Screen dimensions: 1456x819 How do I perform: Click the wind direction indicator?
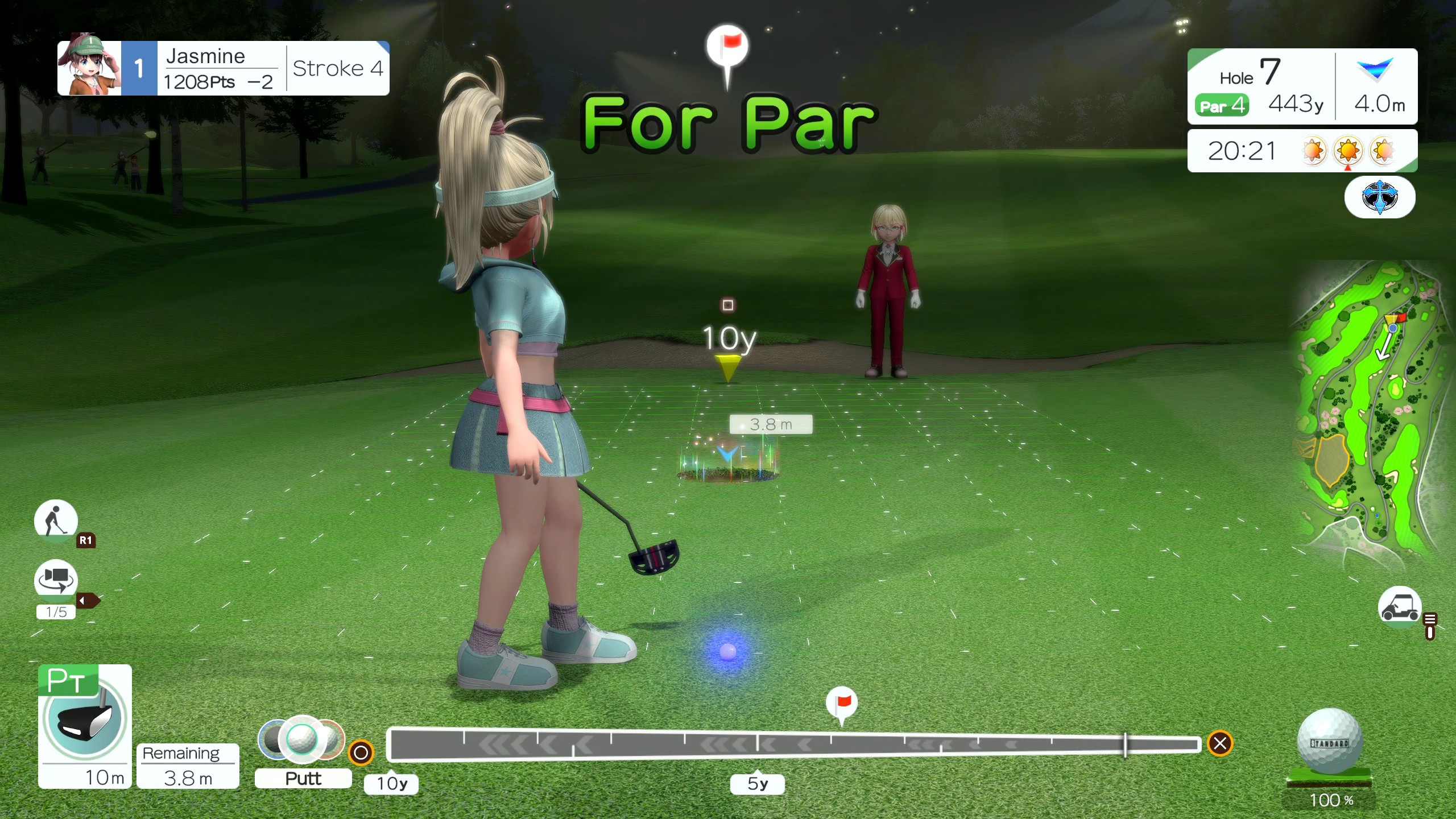tap(1374, 69)
